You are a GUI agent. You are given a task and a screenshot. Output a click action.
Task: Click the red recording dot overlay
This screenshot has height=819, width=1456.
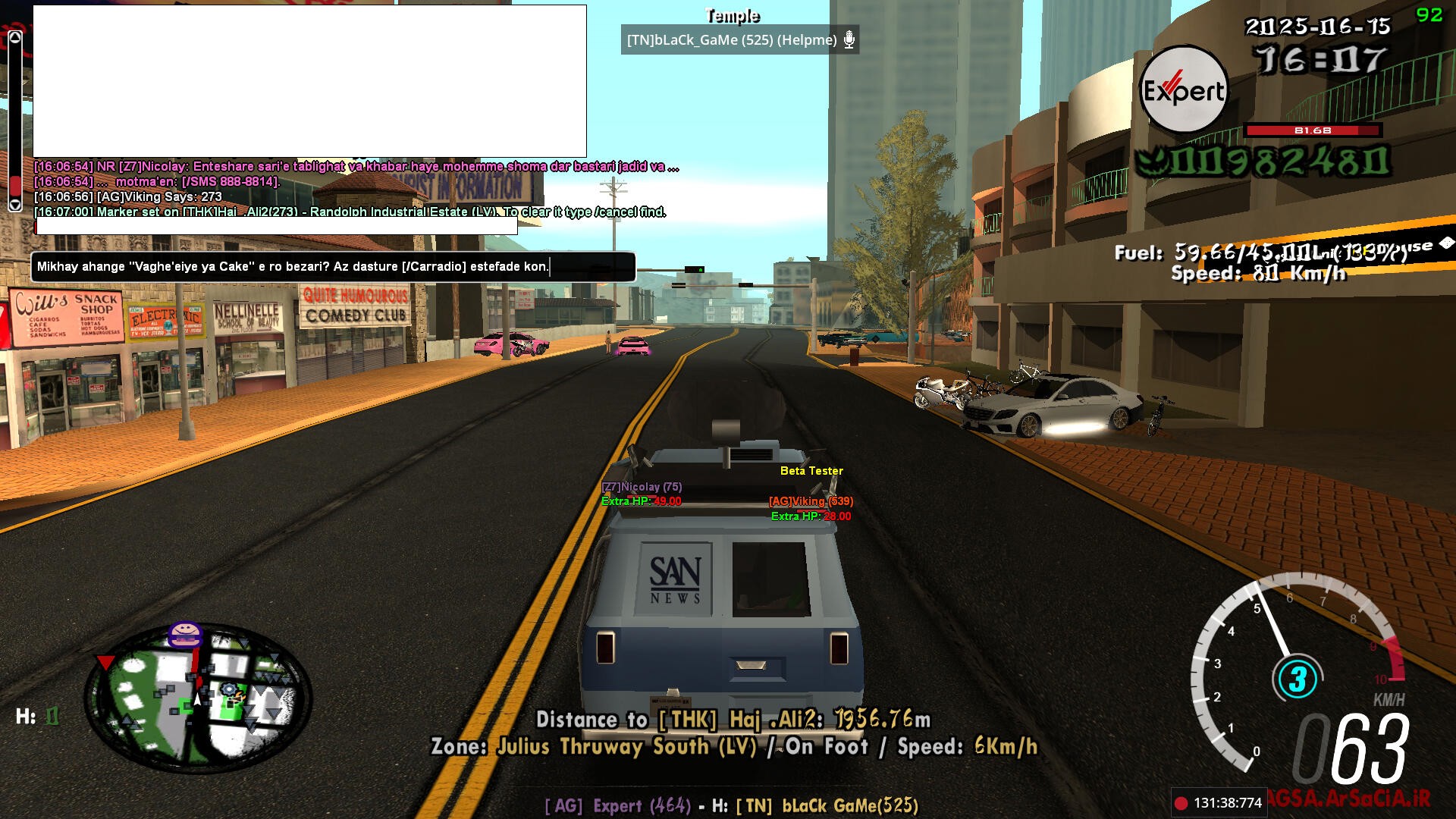pyautogui.click(x=1181, y=803)
